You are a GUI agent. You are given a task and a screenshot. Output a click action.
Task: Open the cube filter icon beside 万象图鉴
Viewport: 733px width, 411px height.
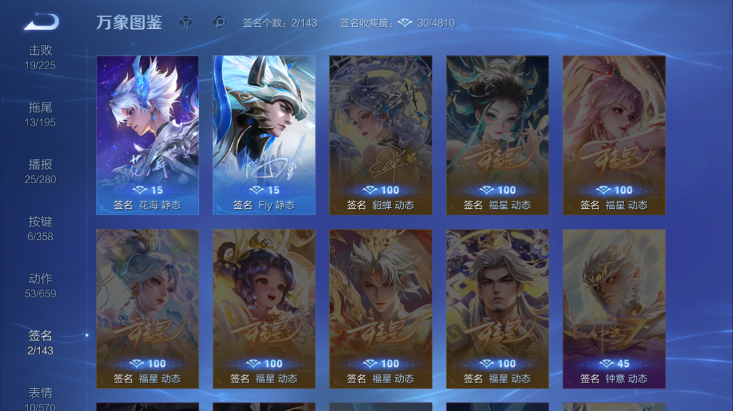pyautogui.click(x=186, y=22)
